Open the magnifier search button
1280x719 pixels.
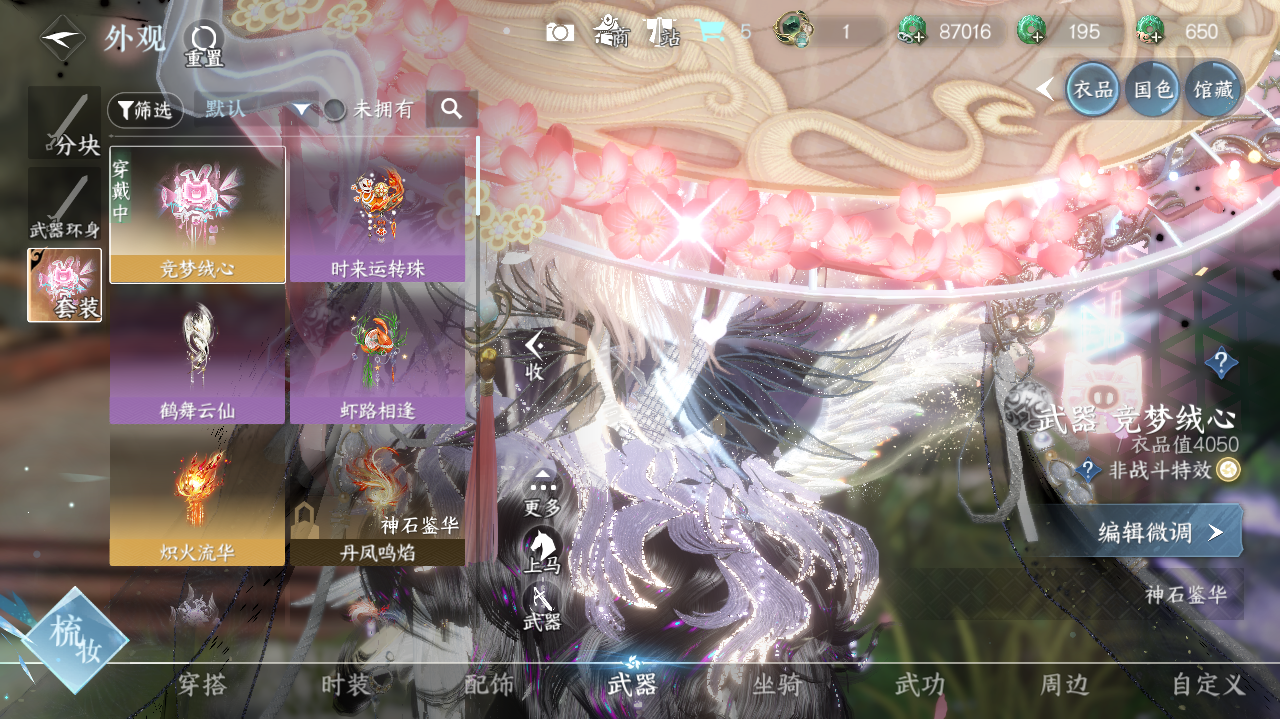pyautogui.click(x=452, y=109)
